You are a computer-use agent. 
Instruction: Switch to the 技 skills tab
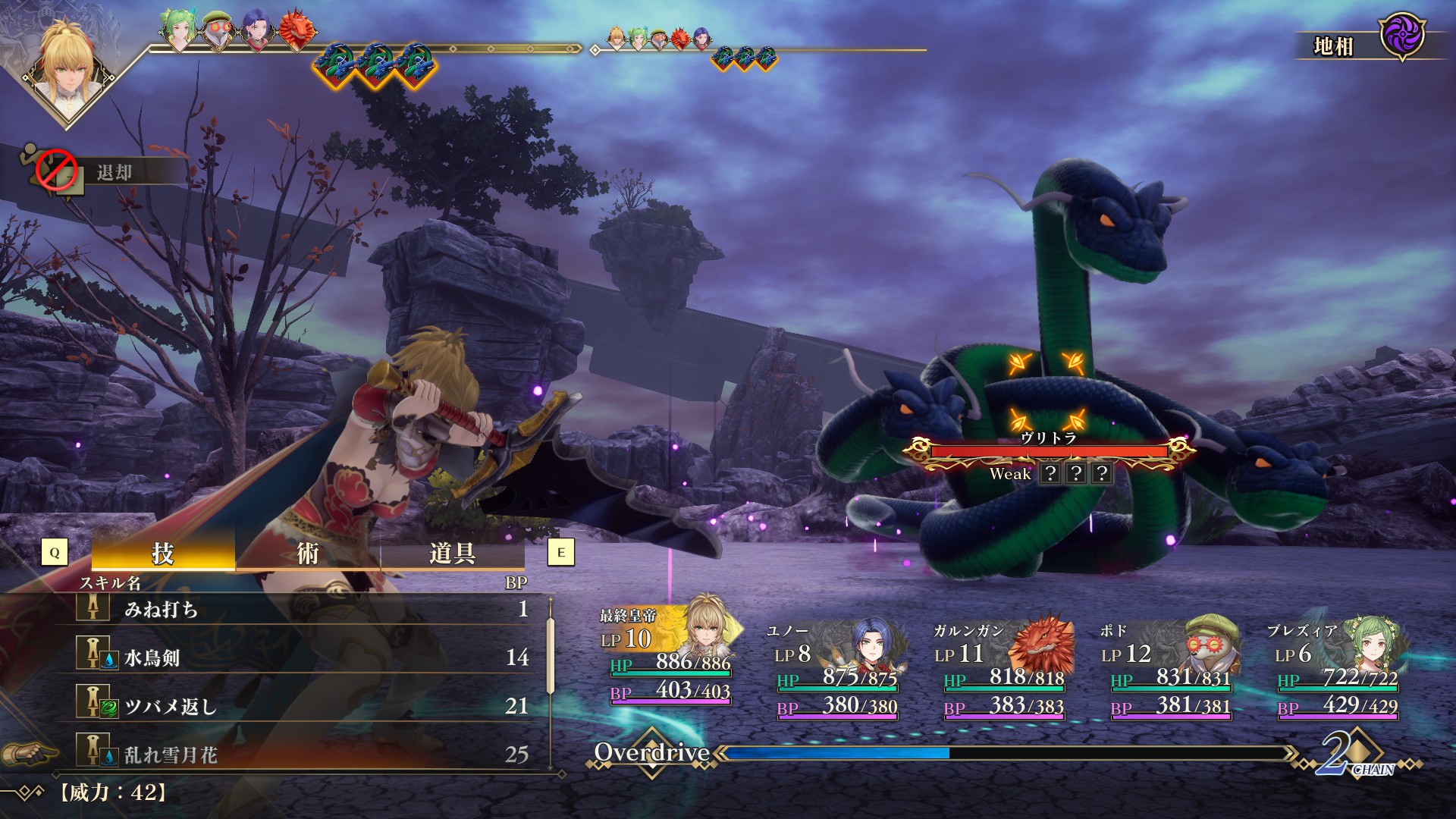click(163, 554)
